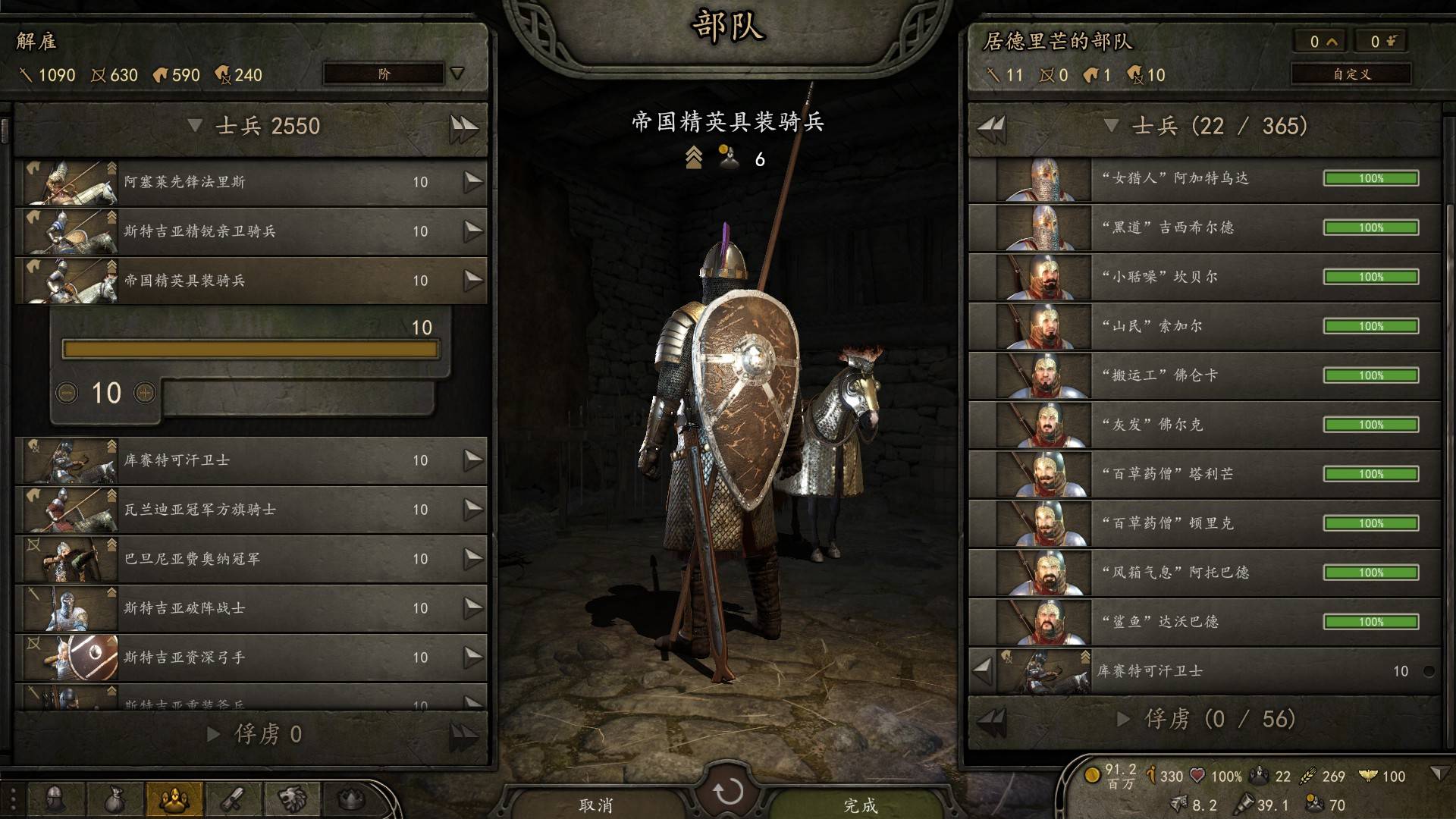Image resolution: width=1456 pixels, height=819 pixels.
Task: Open the inventory bag tab
Action: (x=115, y=799)
